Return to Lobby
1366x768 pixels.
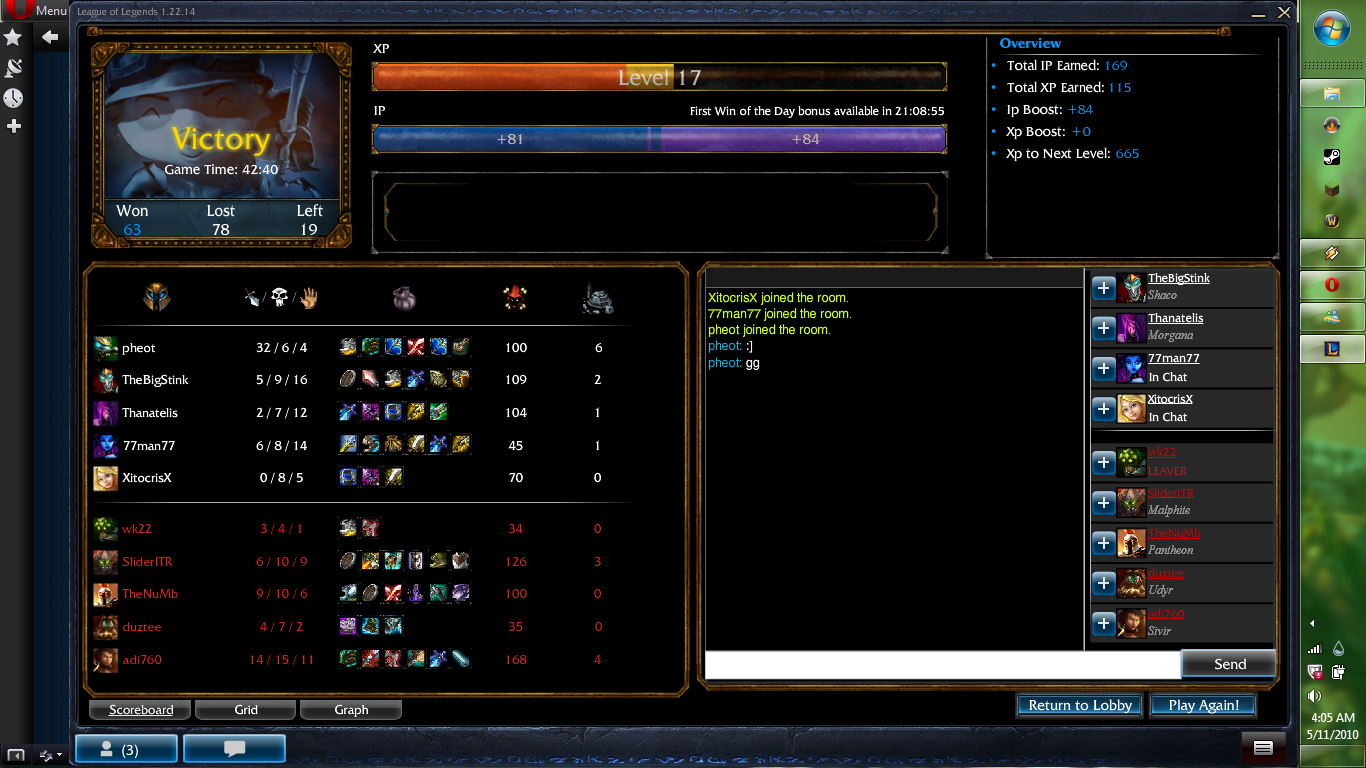click(x=1079, y=704)
